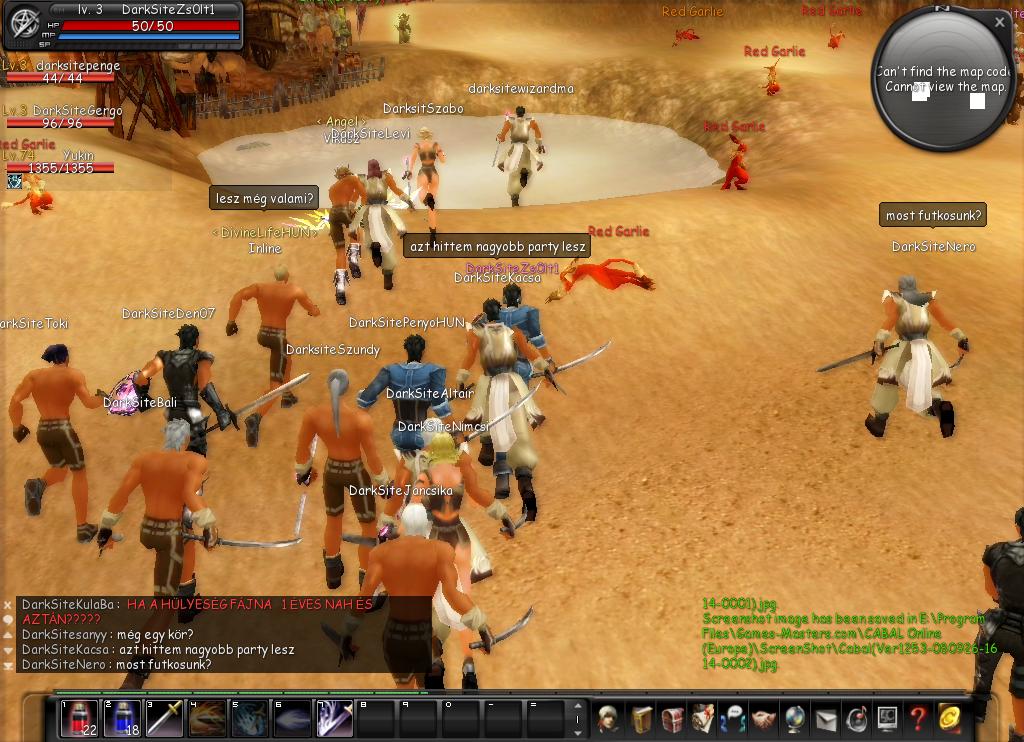Activate the sword attack in slot 3
1024x742 pixels.
click(x=165, y=718)
